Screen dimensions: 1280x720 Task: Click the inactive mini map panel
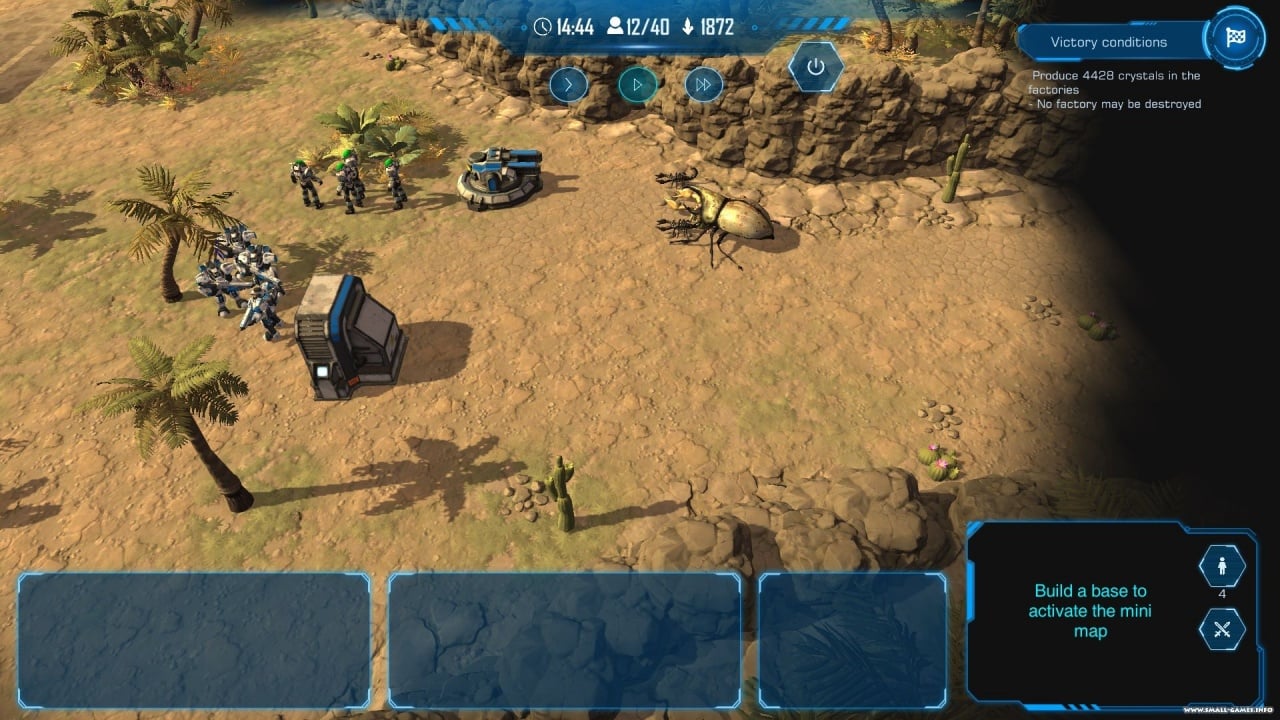tap(1090, 611)
